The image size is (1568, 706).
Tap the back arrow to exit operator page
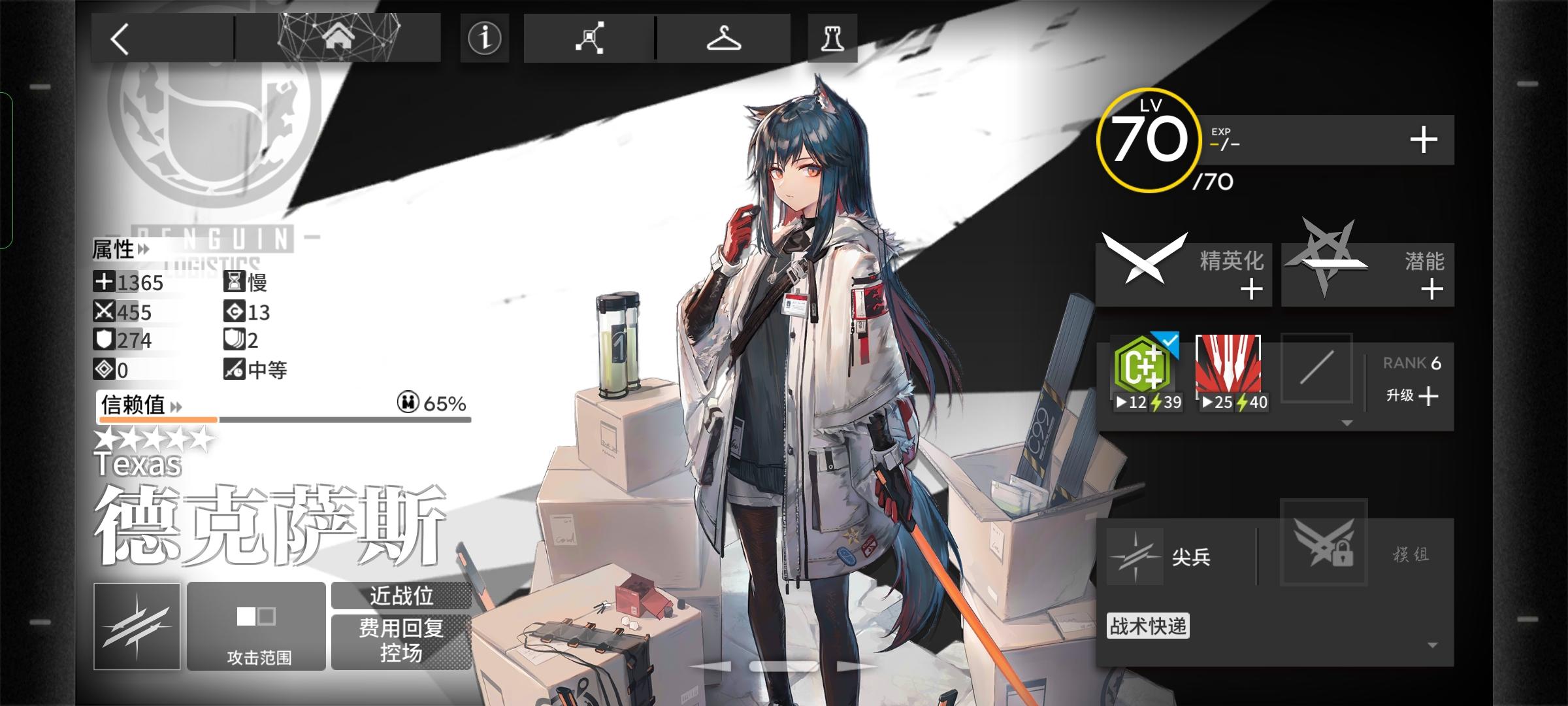coord(120,39)
